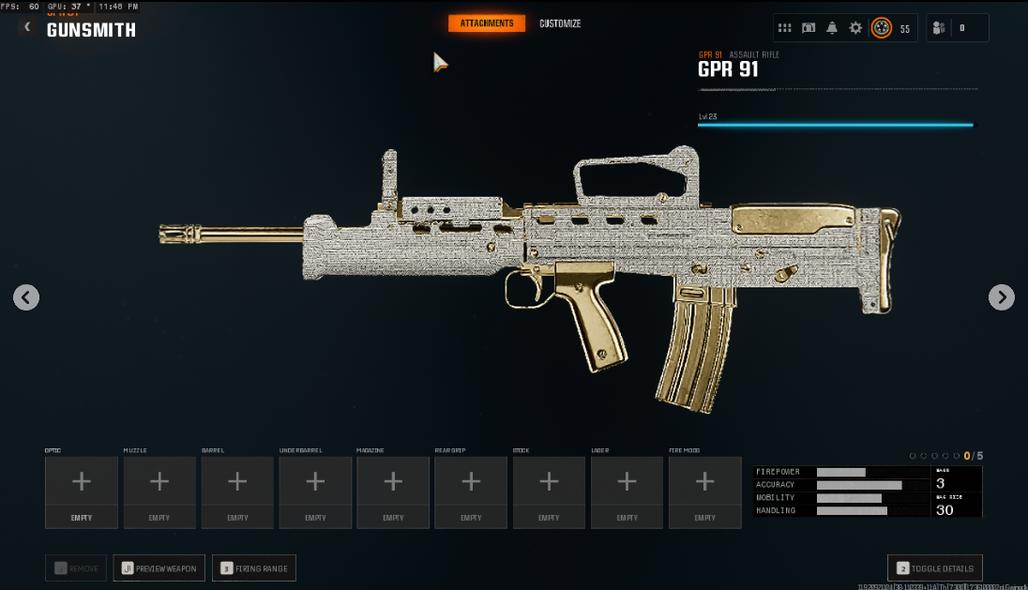Show the previous weapon with the left arrow
1028x590 pixels.
(x=26, y=297)
